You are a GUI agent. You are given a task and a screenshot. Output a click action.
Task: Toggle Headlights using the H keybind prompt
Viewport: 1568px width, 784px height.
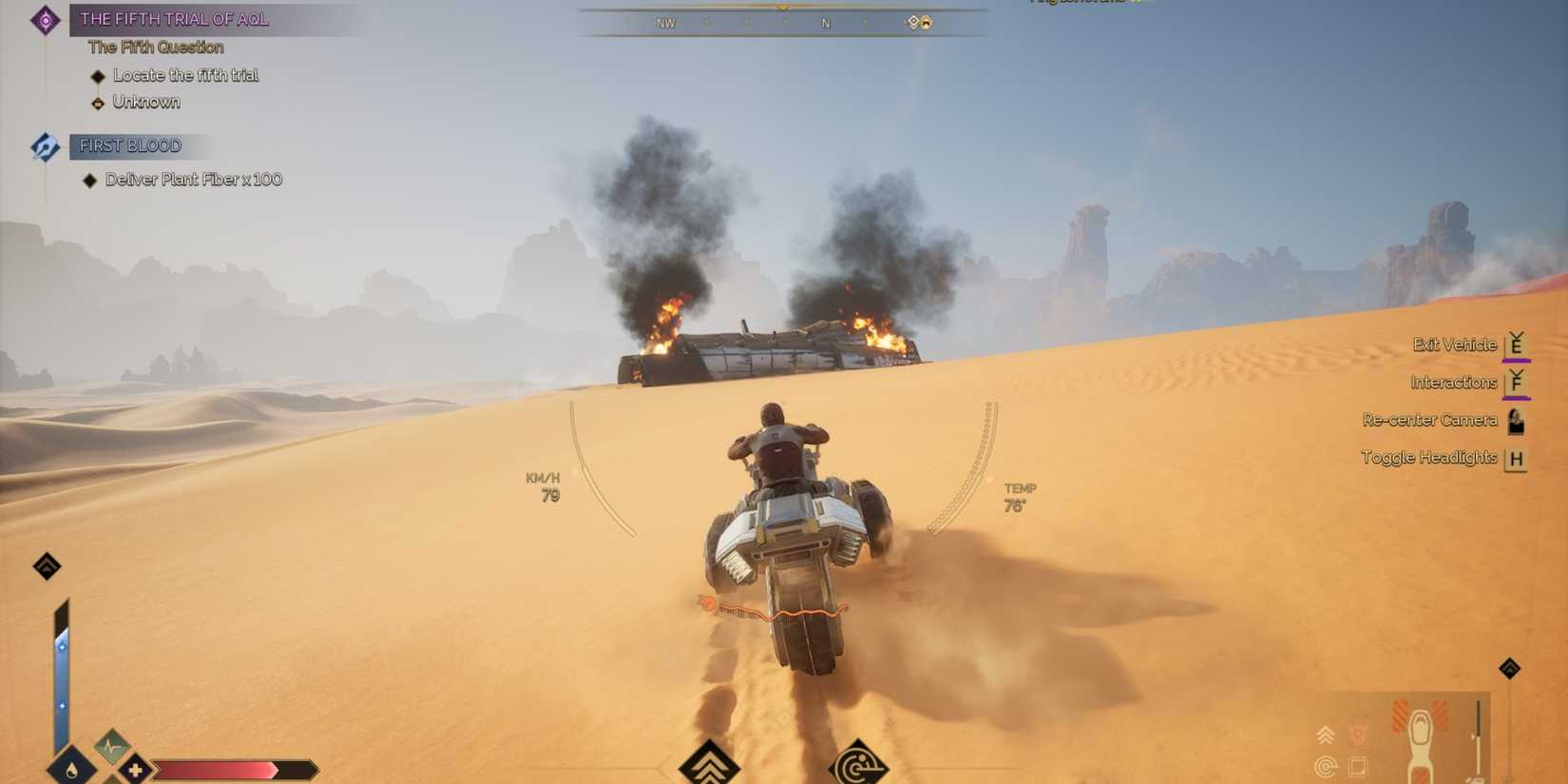1516,457
